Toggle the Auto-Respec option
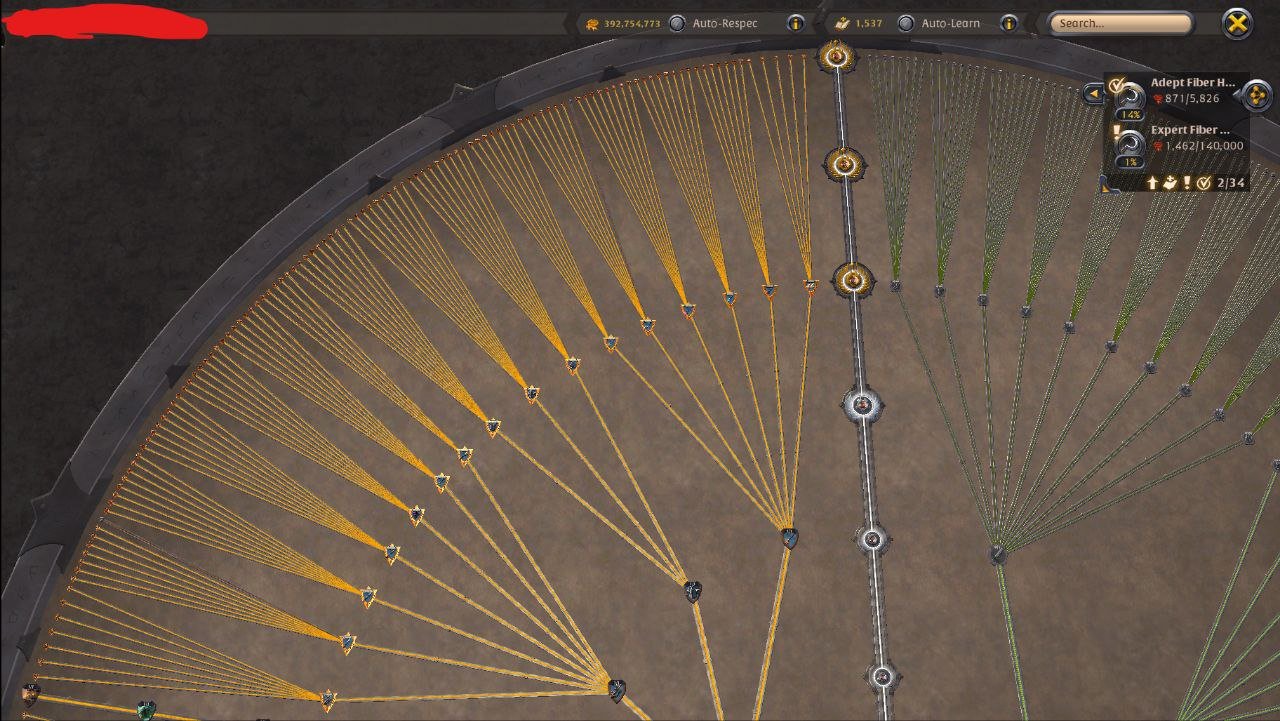 coord(678,23)
